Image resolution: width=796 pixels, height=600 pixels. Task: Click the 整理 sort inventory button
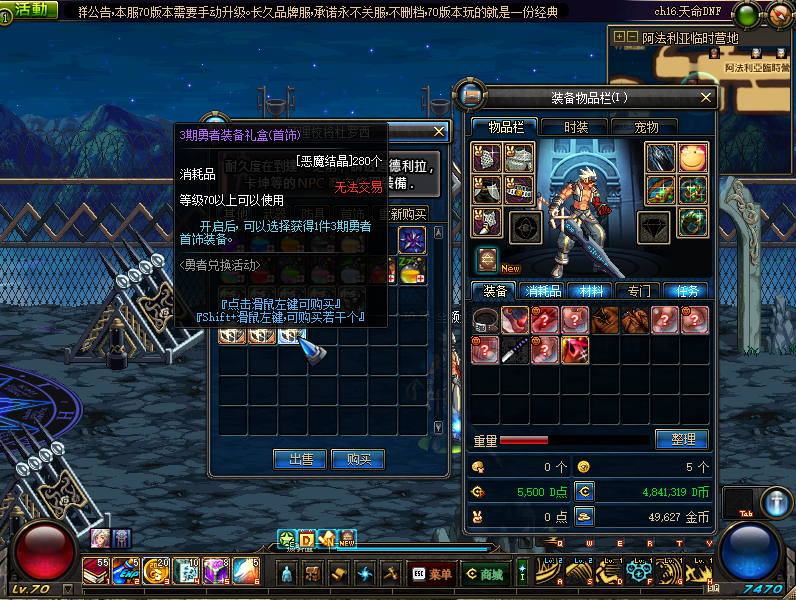[x=682, y=439]
